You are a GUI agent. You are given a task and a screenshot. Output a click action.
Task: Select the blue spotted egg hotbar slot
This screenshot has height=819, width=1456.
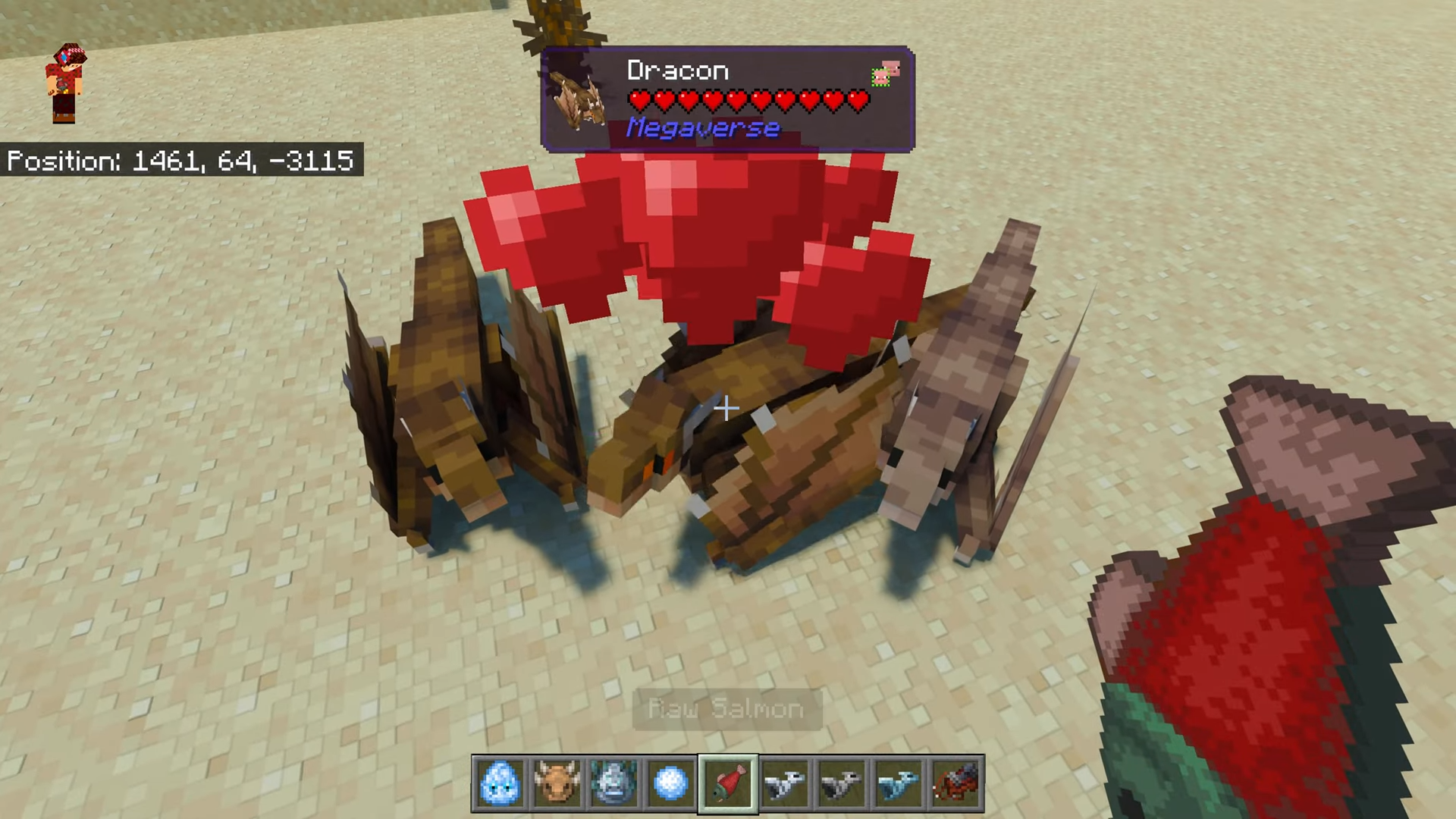tap(500, 783)
